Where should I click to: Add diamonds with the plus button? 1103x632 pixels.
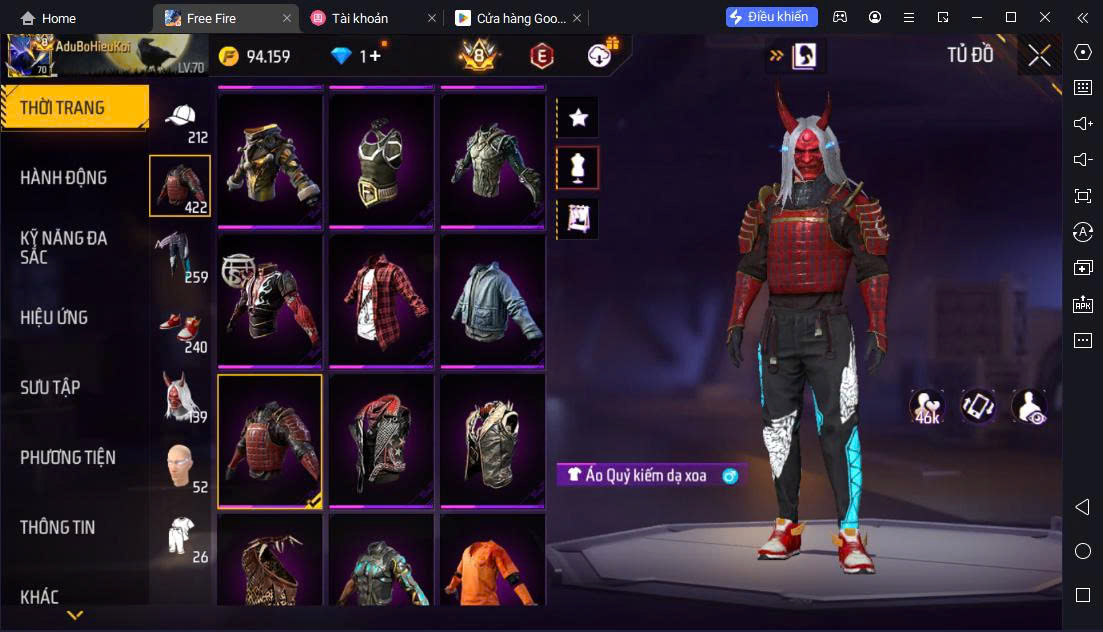coord(376,56)
